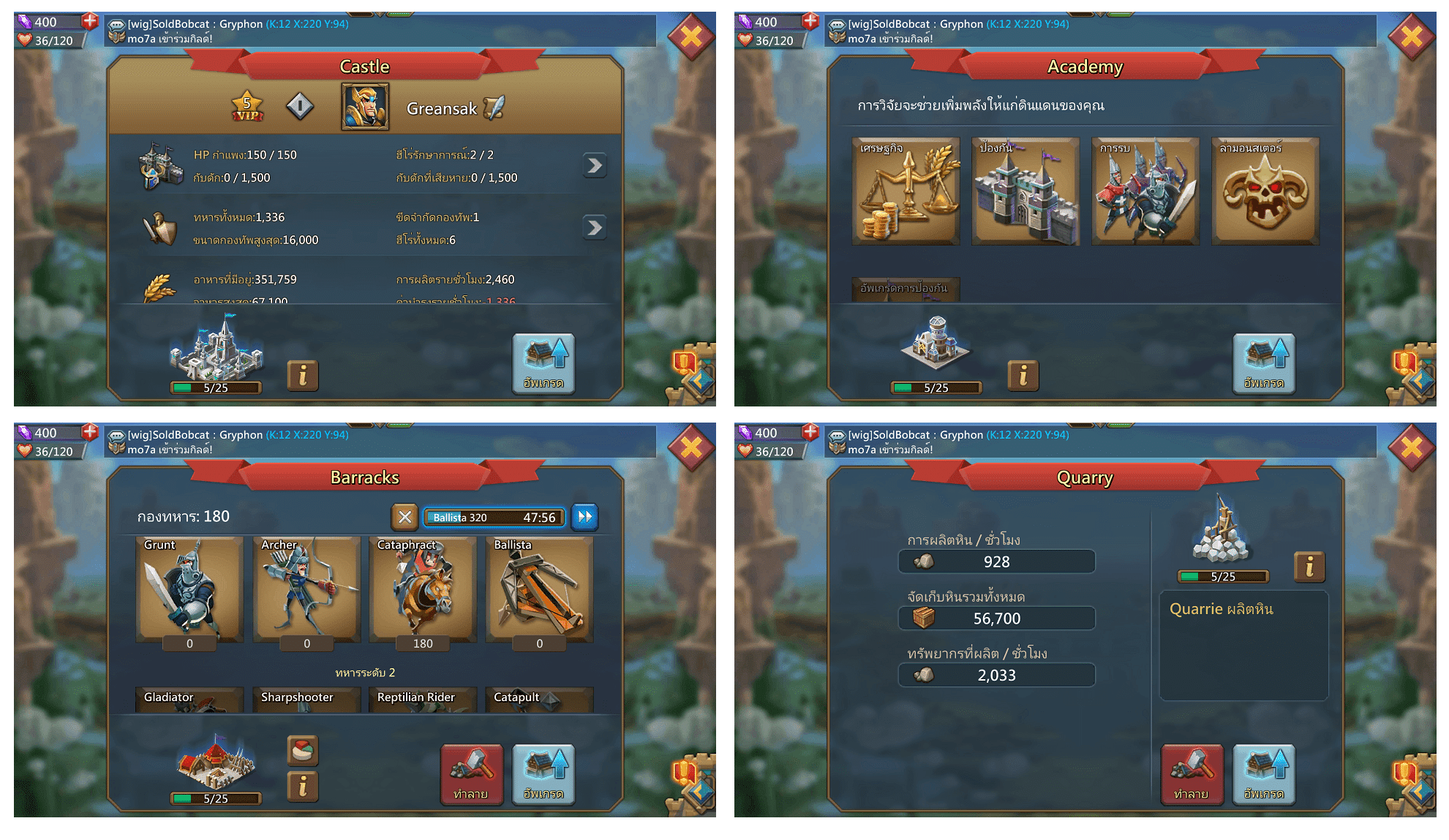Expand wall details with the right chevron
1449x840 pixels.
[594, 166]
